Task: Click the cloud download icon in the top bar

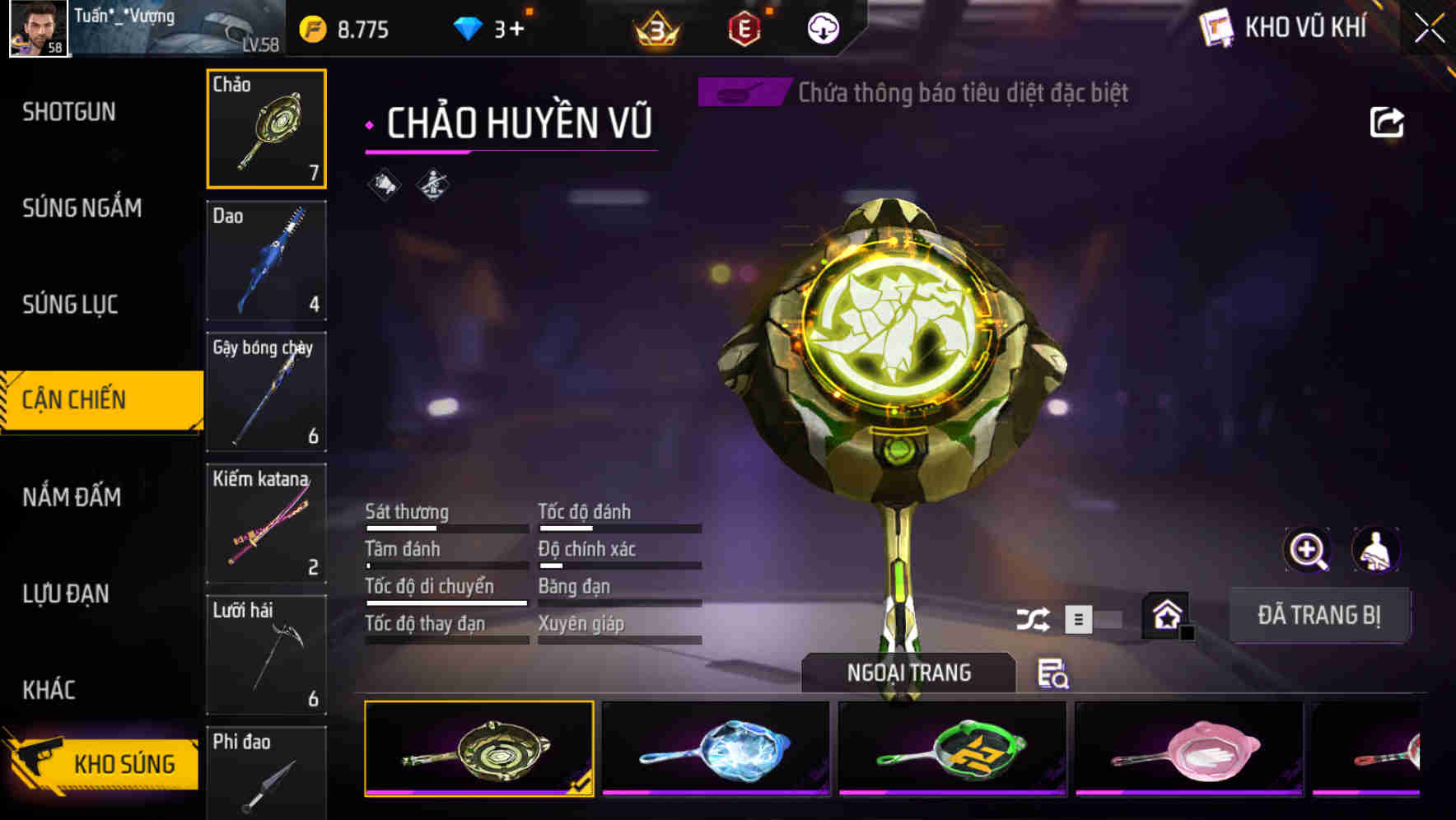Action: pos(821,27)
